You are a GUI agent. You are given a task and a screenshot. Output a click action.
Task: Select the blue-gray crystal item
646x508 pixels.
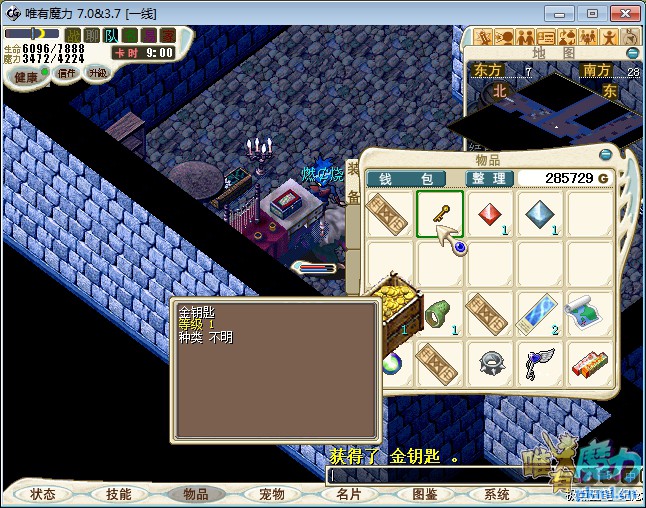point(540,214)
